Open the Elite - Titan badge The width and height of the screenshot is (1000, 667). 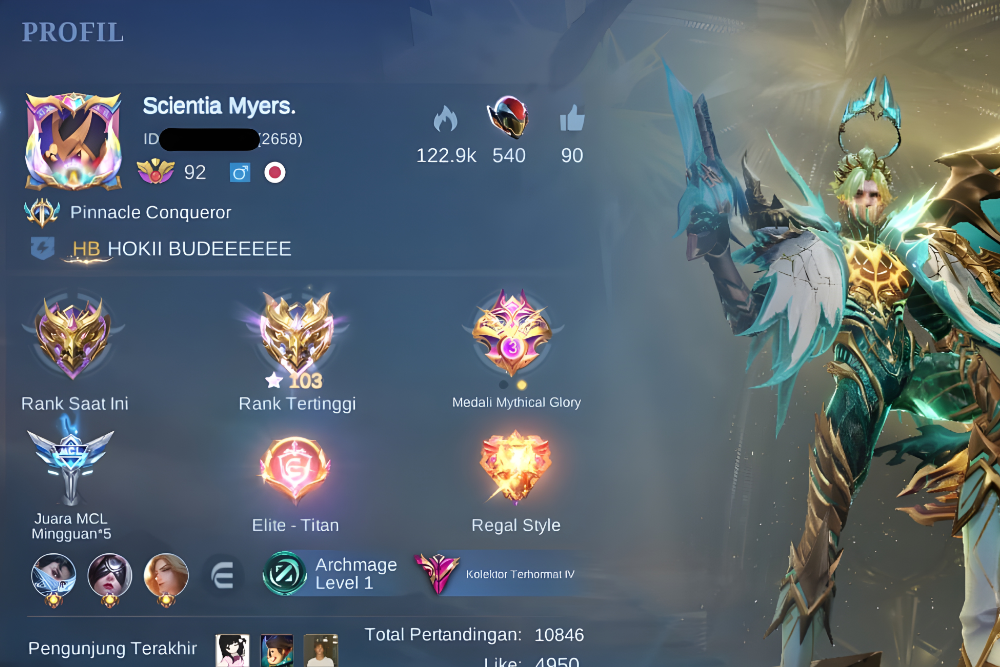pyautogui.click(x=295, y=468)
